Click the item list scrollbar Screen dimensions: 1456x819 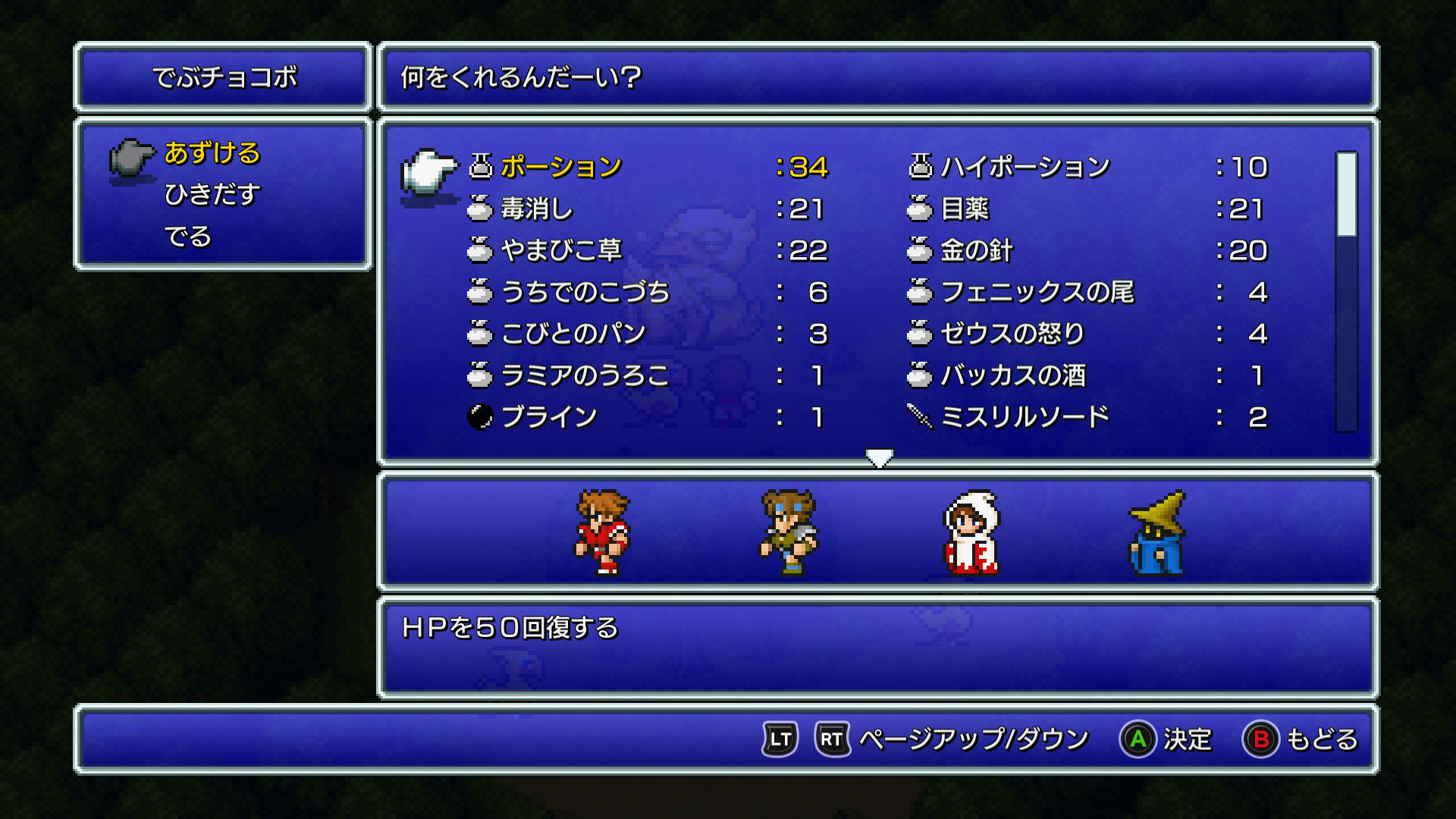point(1346,292)
